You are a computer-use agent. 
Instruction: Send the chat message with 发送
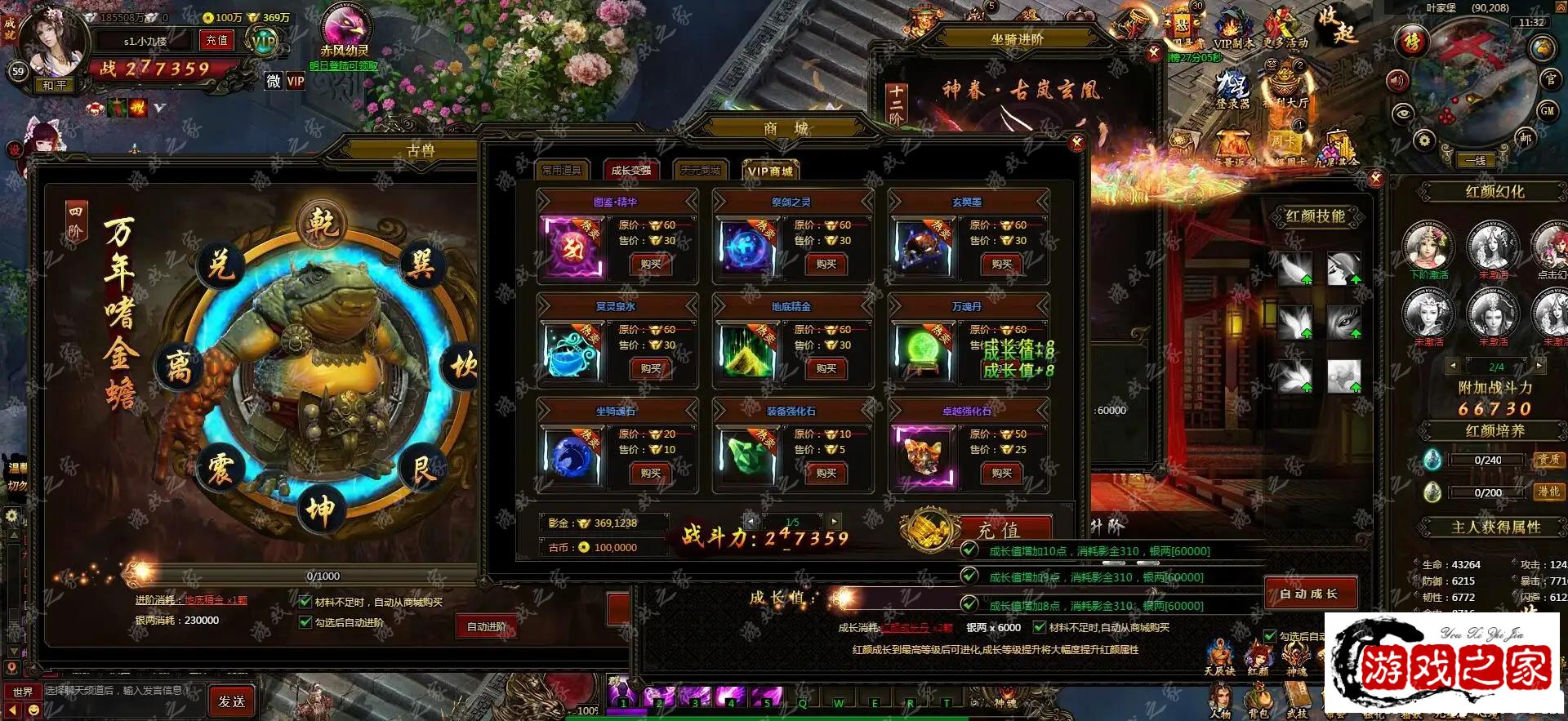[x=231, y=701]
